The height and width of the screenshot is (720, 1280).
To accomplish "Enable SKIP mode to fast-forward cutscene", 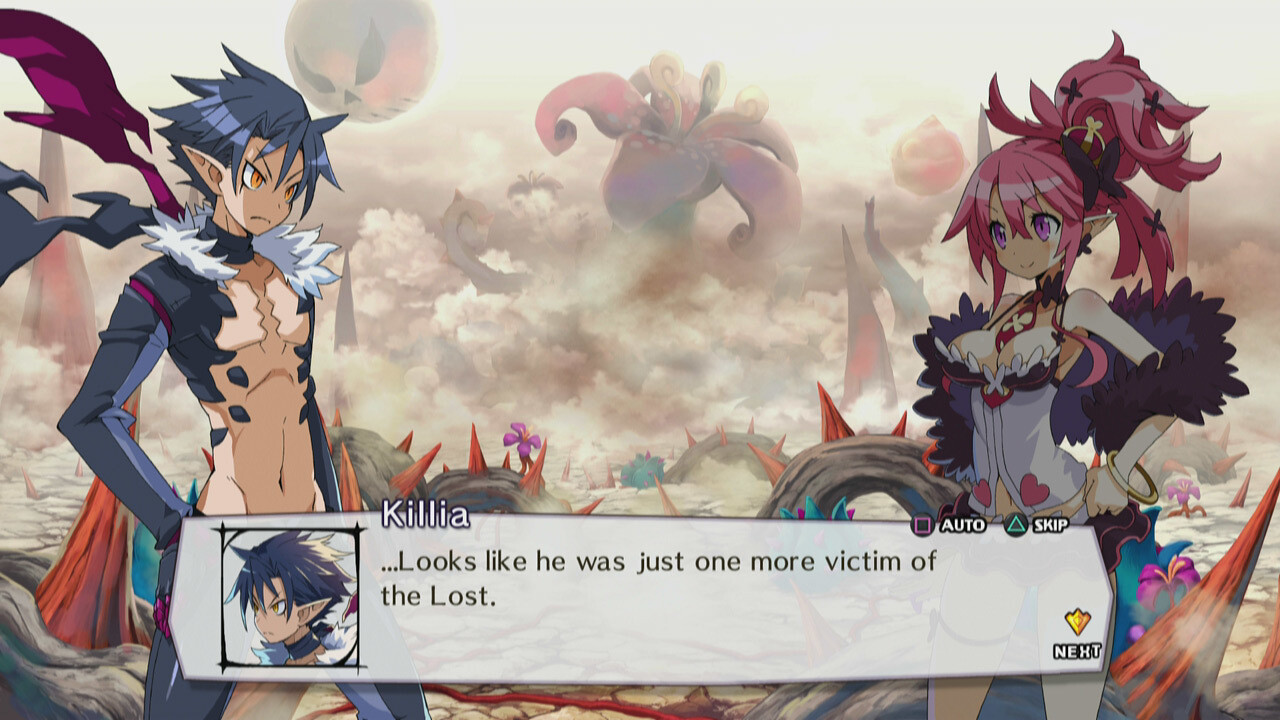I will [1037, 523].
